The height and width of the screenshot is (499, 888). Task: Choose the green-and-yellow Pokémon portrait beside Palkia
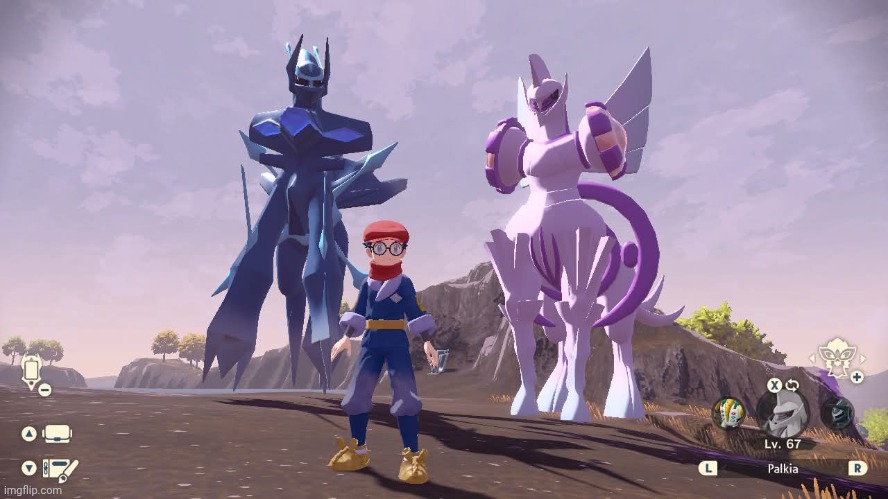(727, 413)
